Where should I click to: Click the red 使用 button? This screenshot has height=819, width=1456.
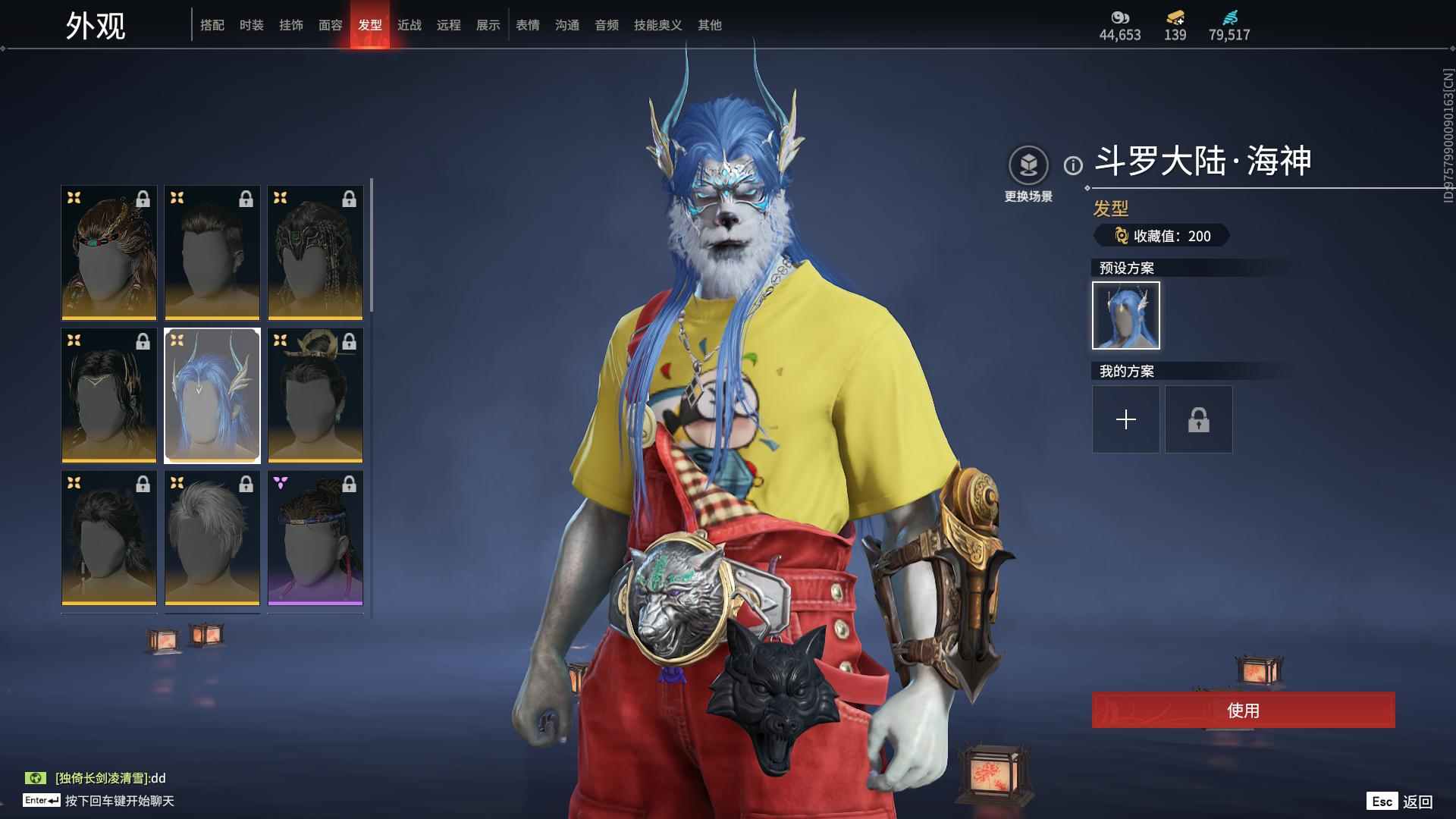1243,711
